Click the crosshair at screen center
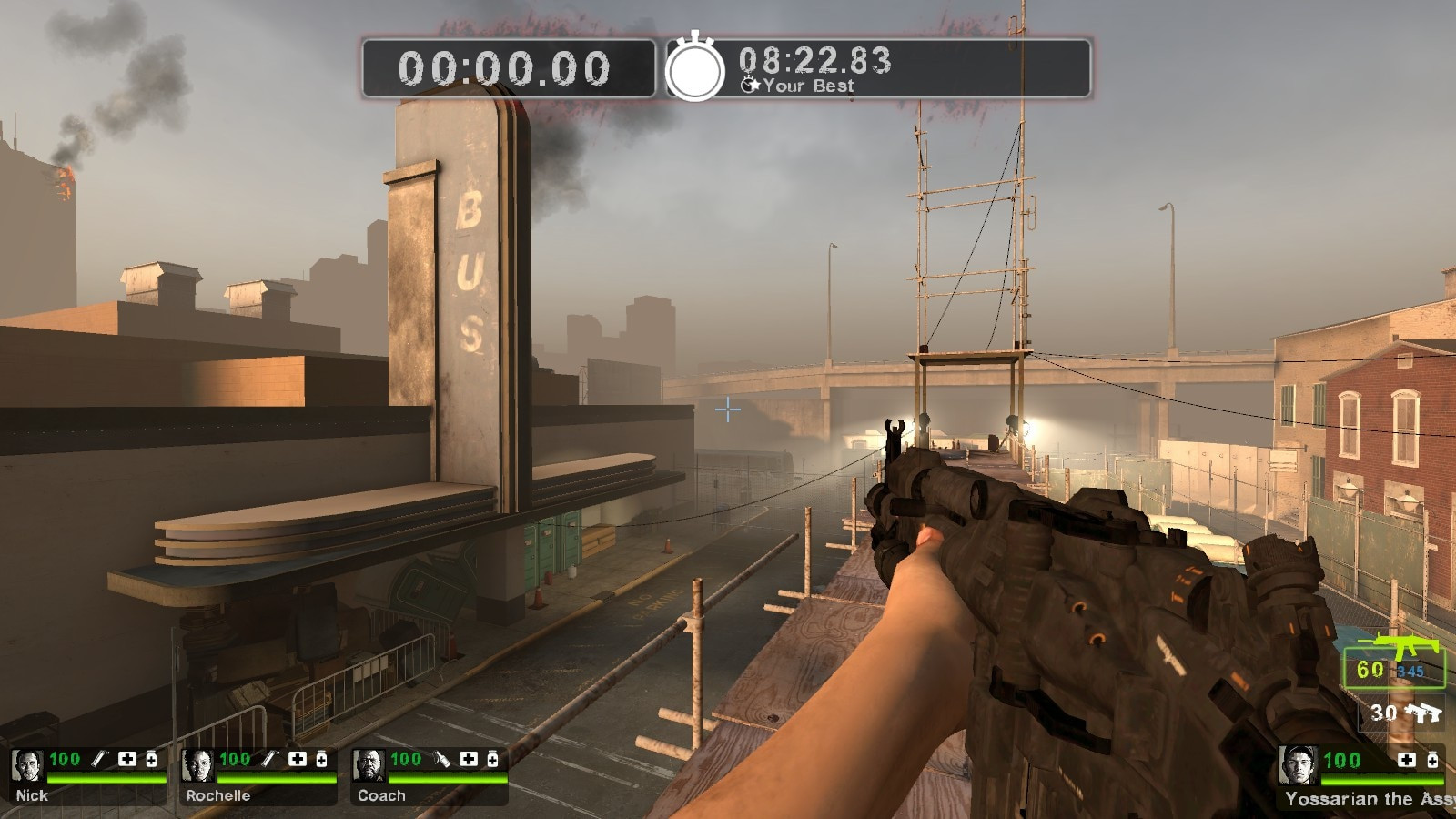The height and width of the screenshot is (819, 1456). (x=727, y=411)
